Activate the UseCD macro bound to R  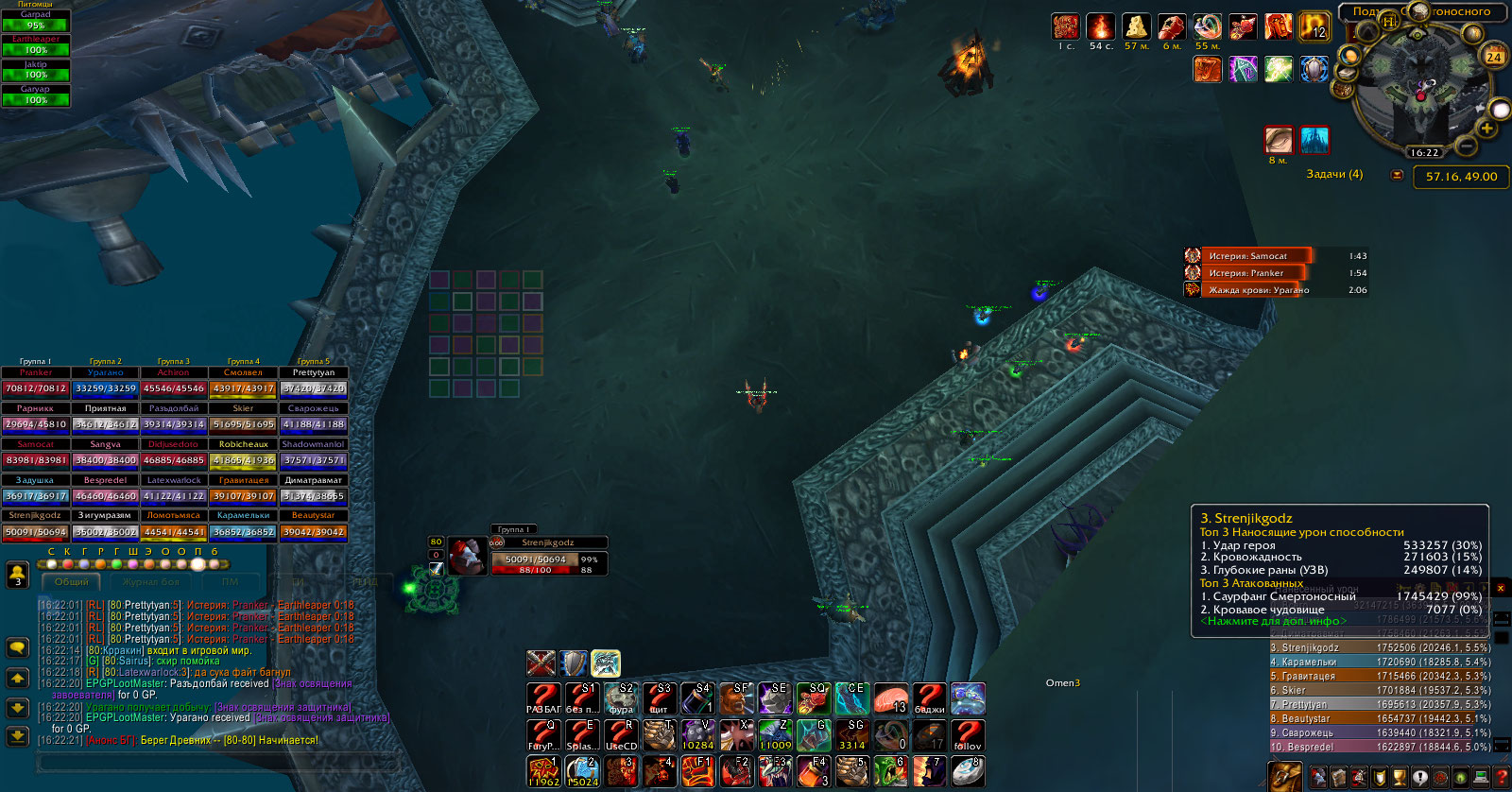621,735
